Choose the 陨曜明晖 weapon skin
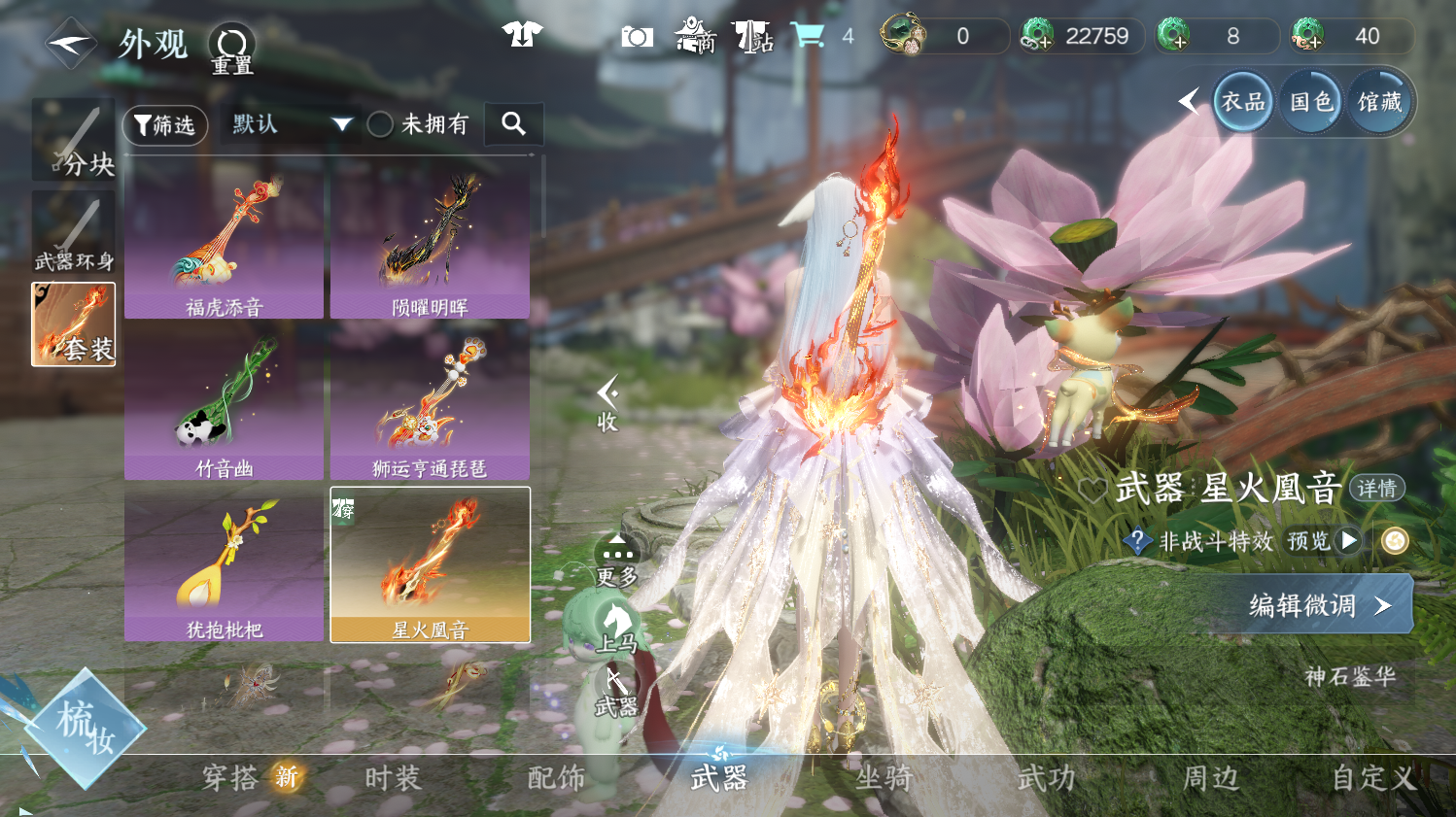The height and width of the screenshot is (817, 1456). tap(430, 243)
